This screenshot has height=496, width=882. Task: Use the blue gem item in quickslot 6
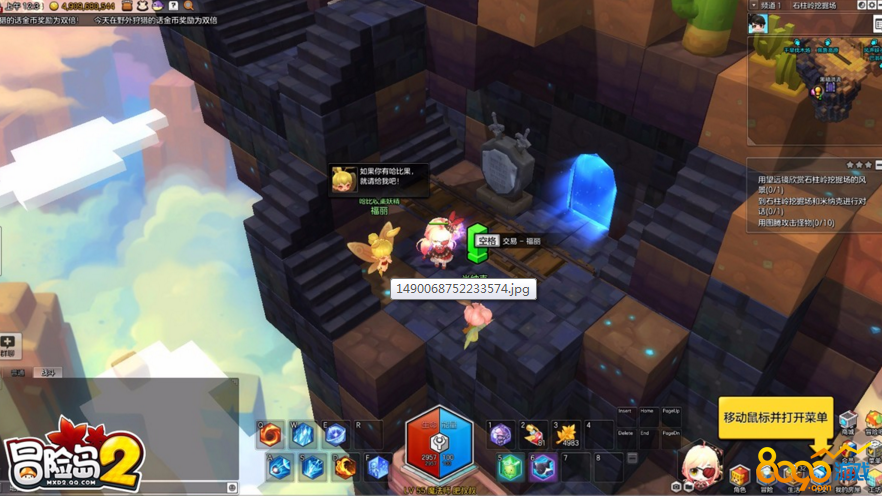(543, 467)
